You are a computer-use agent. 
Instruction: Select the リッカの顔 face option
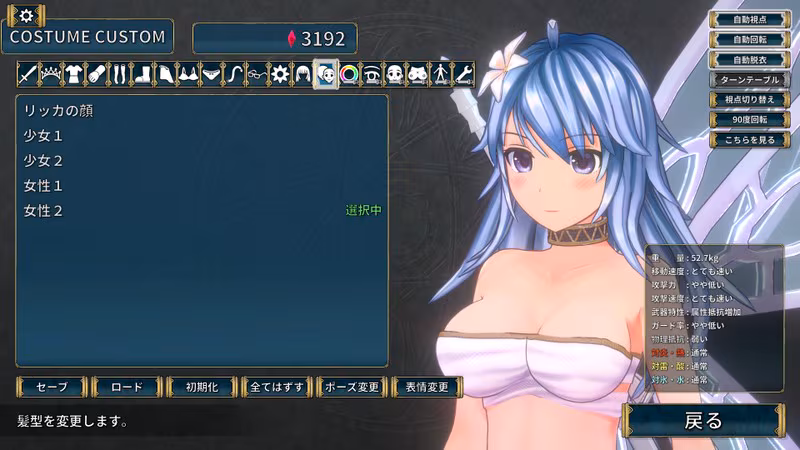(x=58, y=109)
